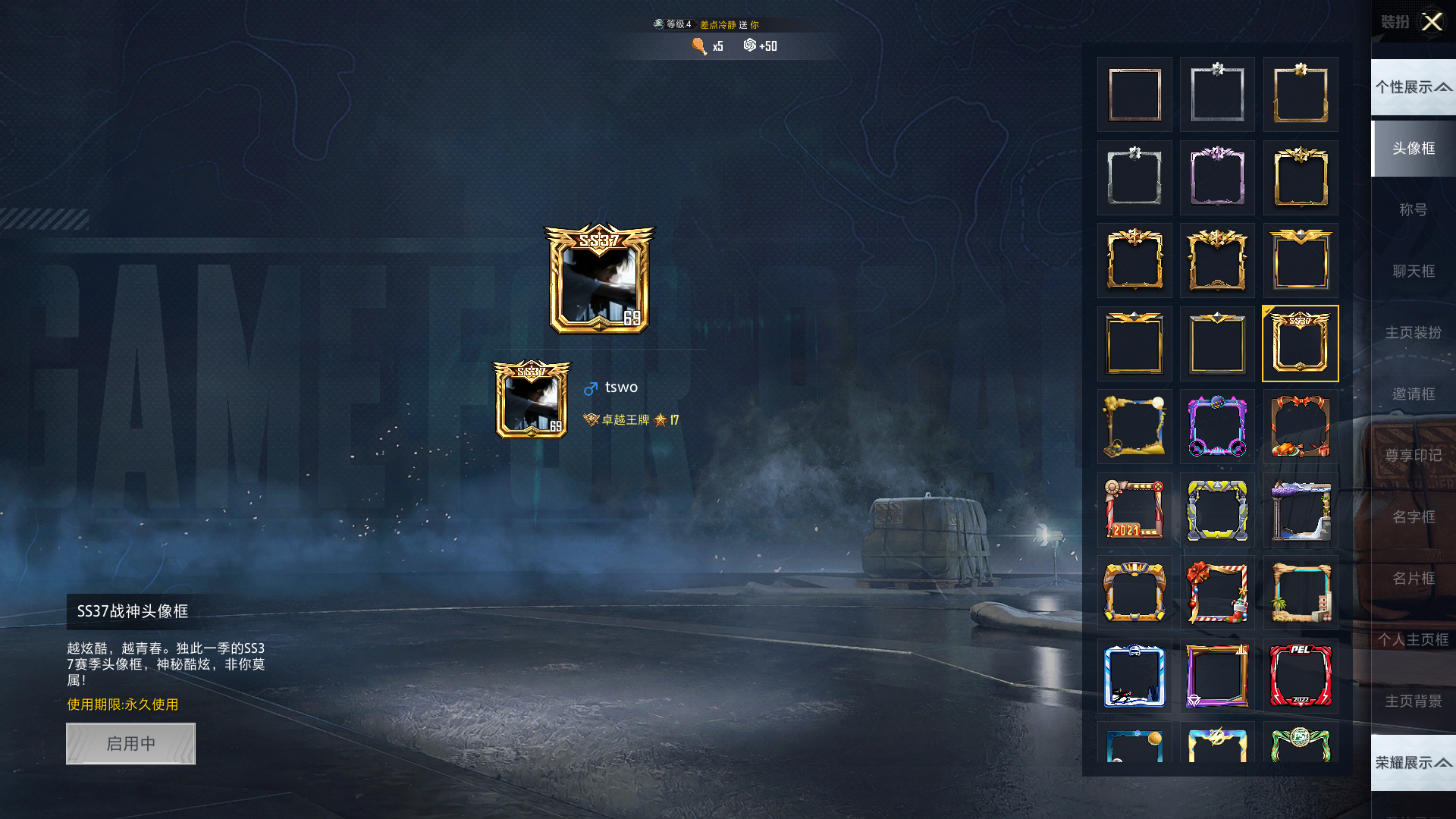Viewport: 1456px width, 819px height.
Task: Select the Christmas gift candy-stripe frame
Action: pyautogui.click(x=1217, y=592)
